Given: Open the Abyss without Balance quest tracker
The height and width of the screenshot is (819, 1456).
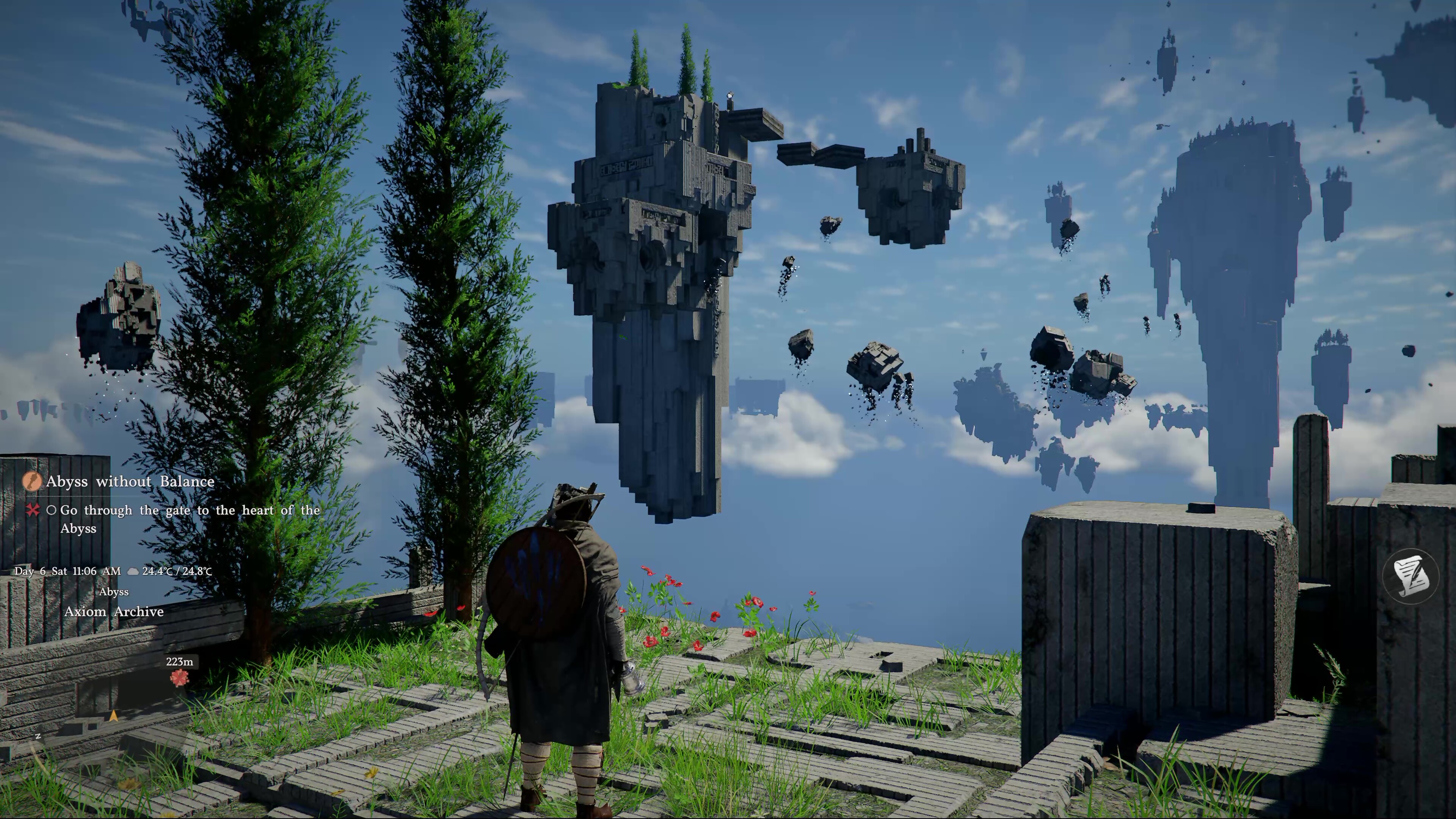Looking at the screenshot, I should (x=130, y=482).
